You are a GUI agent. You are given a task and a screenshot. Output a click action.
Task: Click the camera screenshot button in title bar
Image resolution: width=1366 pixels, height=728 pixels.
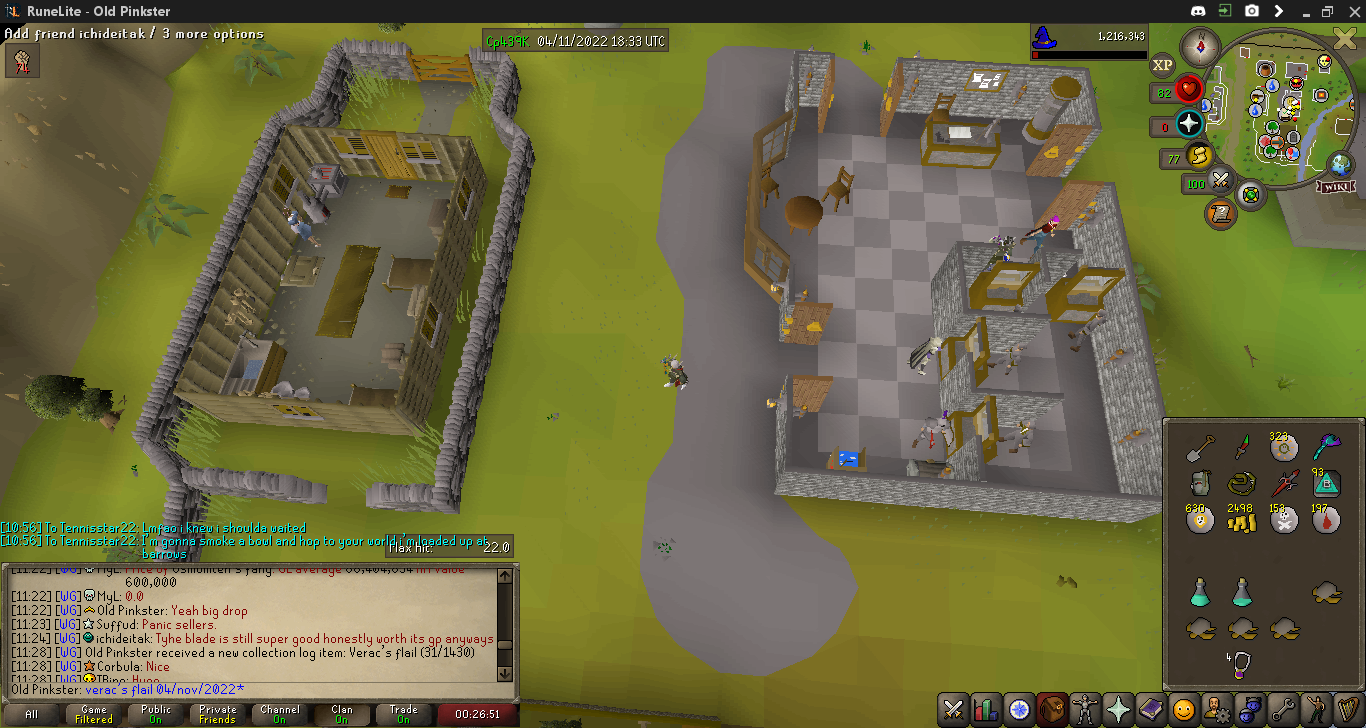[1252, 11]
